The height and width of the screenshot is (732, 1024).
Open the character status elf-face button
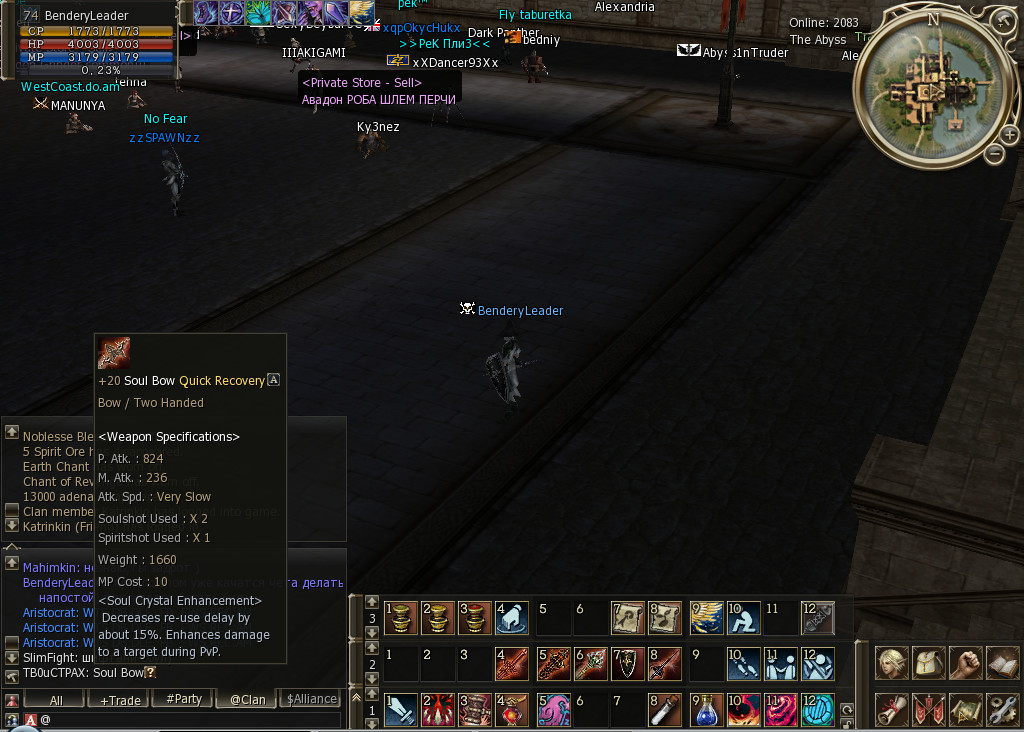[x=892, y=663]
